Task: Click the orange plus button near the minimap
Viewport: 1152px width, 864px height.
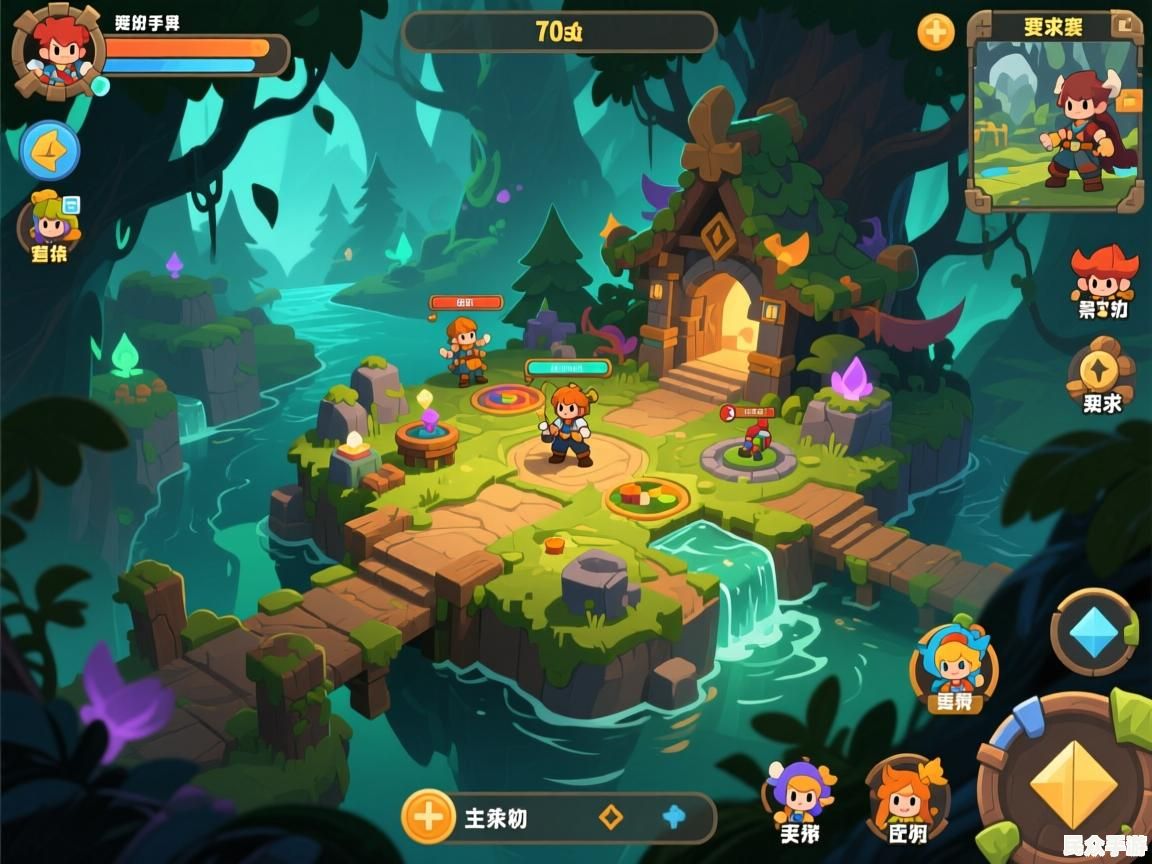Action: pos(936,32)
